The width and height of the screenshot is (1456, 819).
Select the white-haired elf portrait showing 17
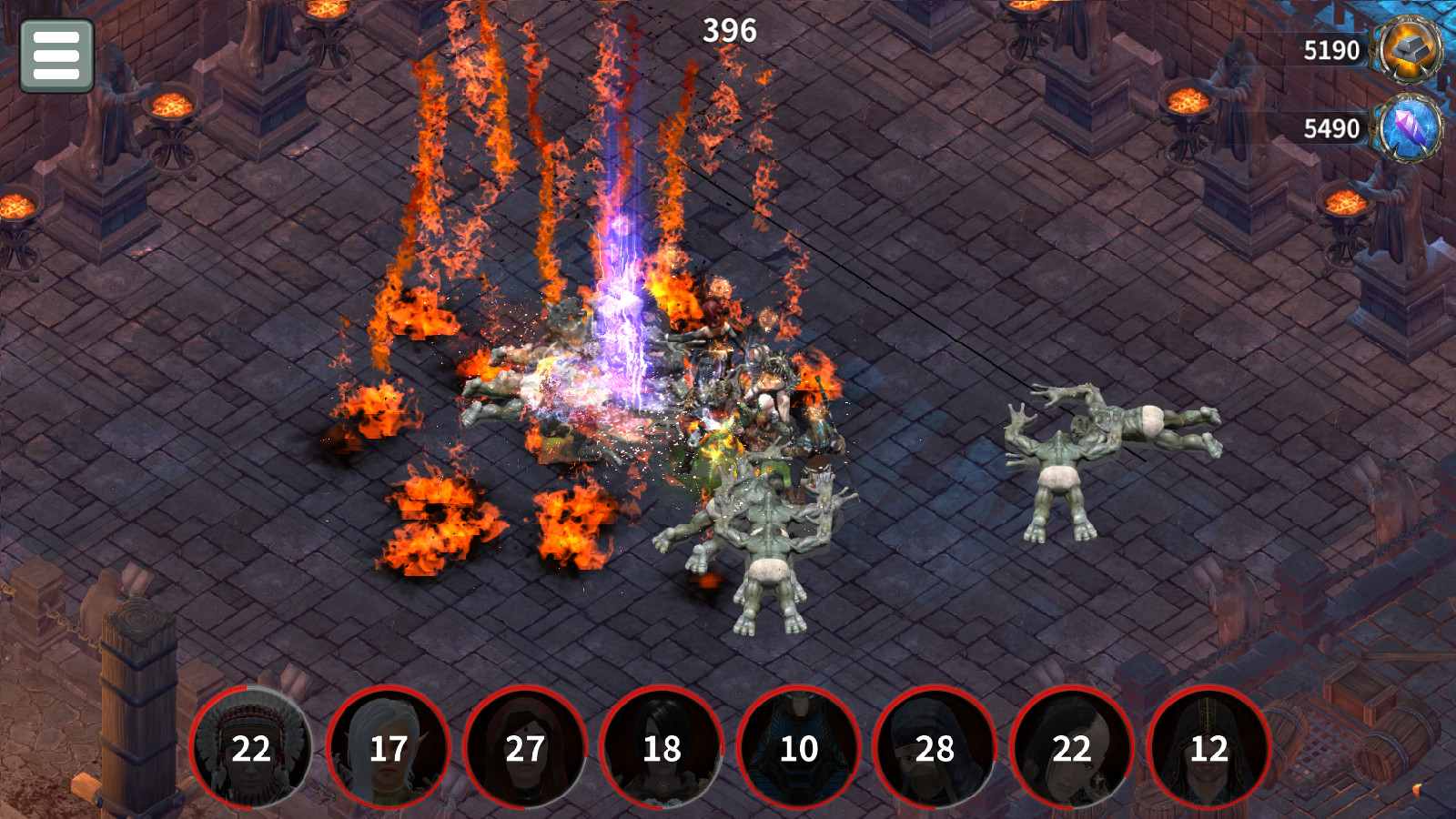(x=389, y=750)
